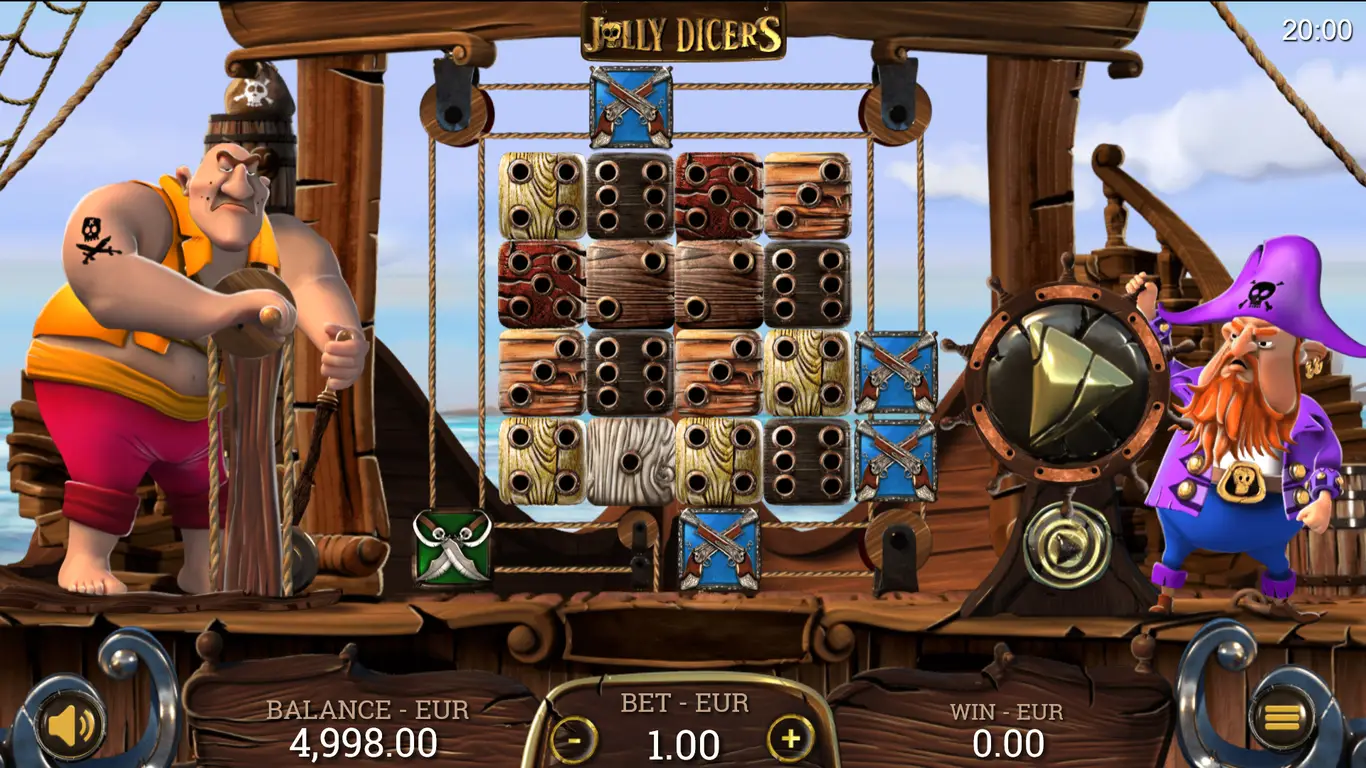The width and height of the screenshot is (1366, 768).
Task: Toggle sound with the speaker icon
Action: [71, 724]
